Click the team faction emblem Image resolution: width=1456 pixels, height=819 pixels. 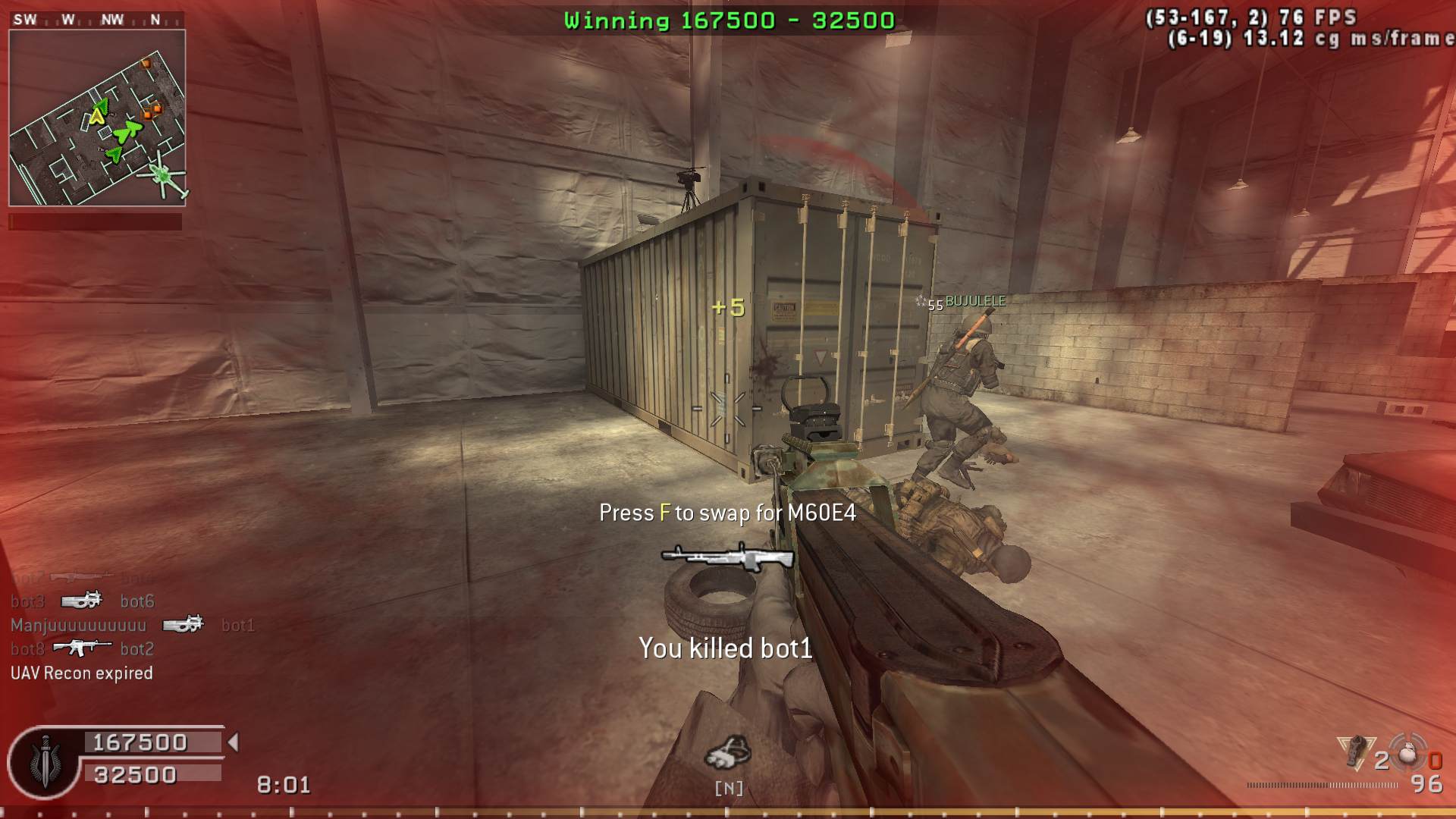[45, 762]
